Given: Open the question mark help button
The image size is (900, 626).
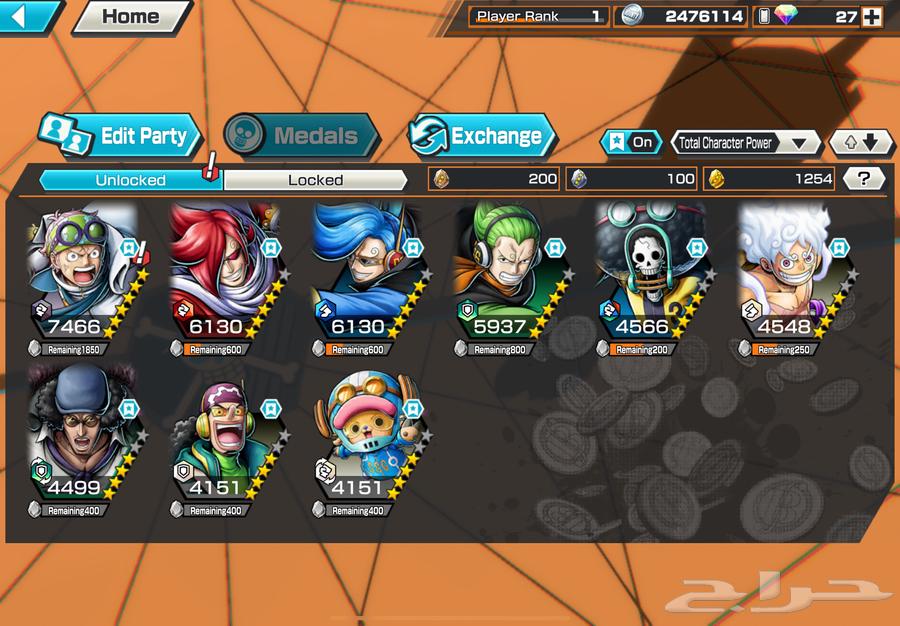Looking at the screenshot, I should coord(864,179).
